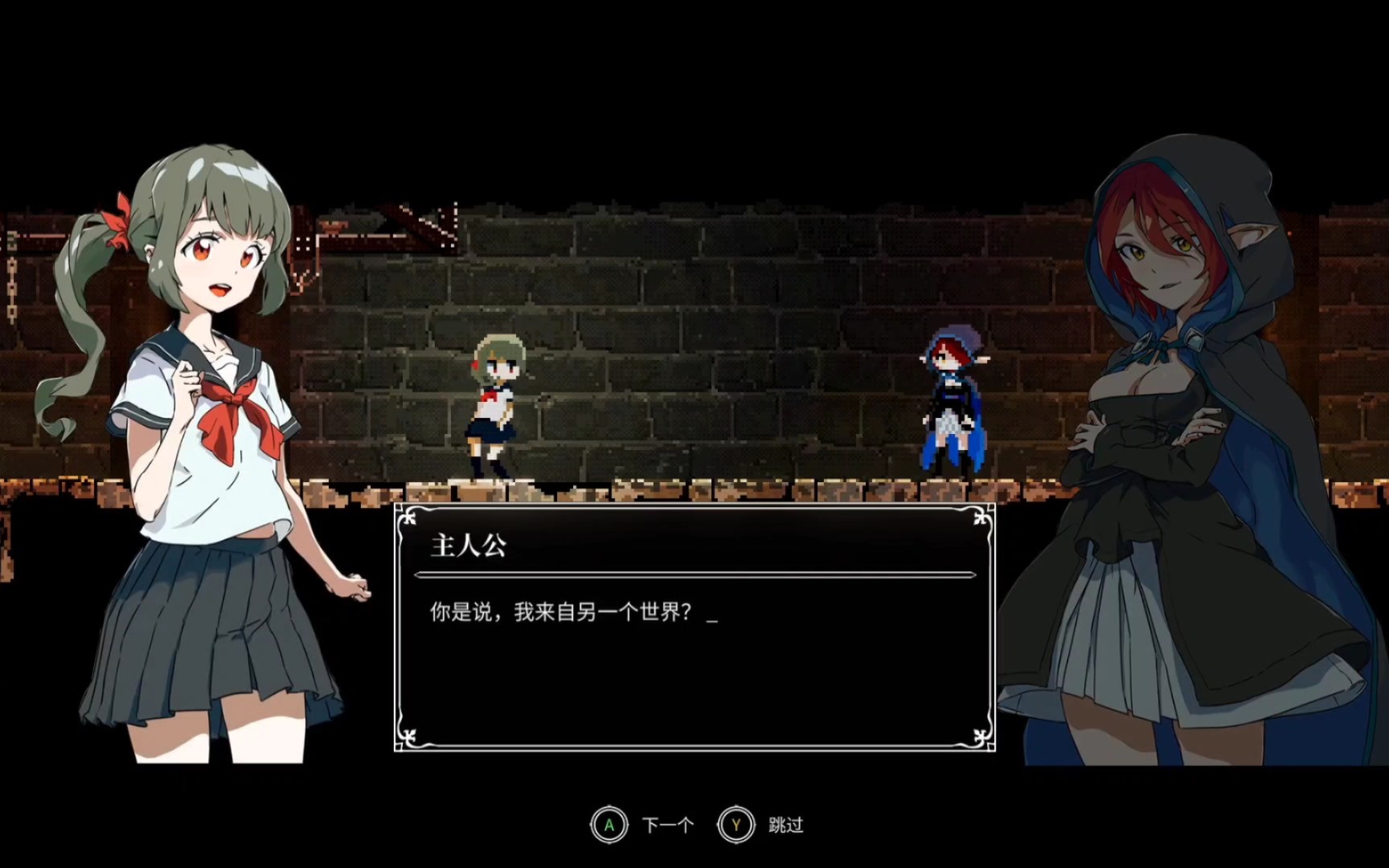Click the ground ledge between the two sprites

point(723,486)
